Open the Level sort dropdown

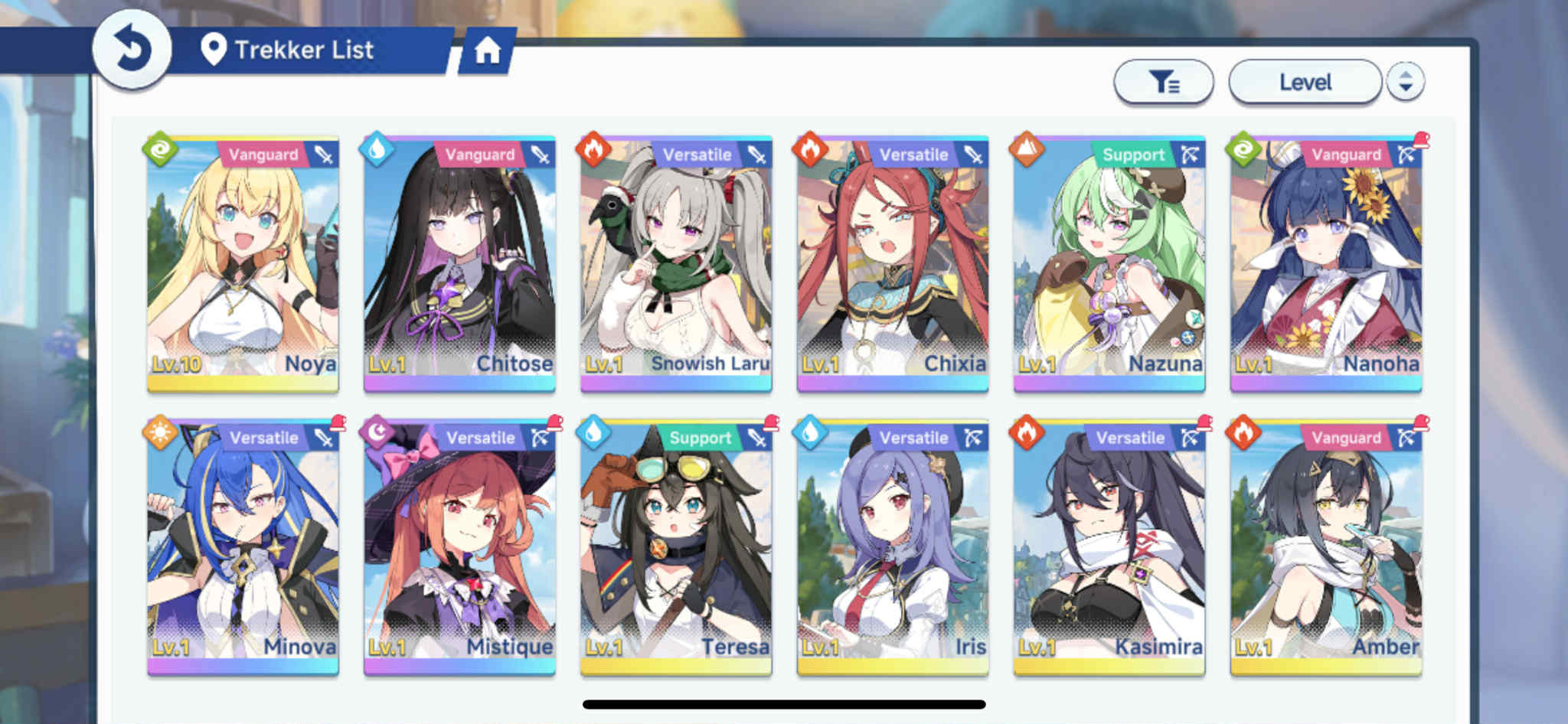(1305, 82)
